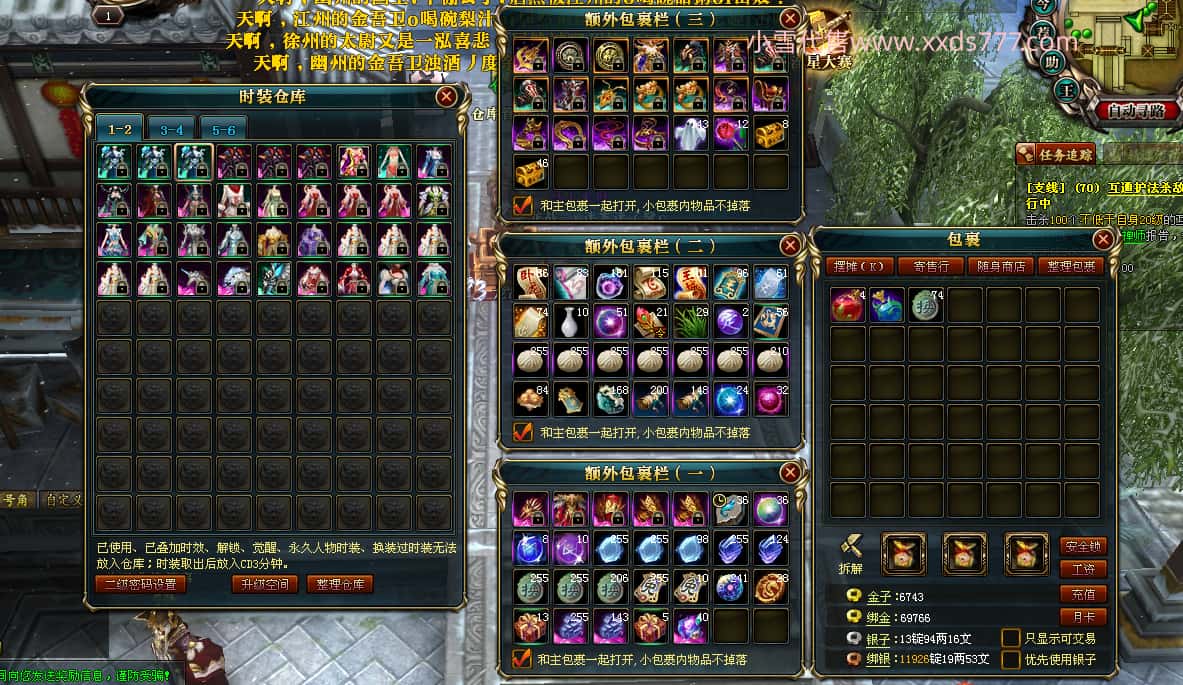Screen dimensions: 1183x685
Task: Open the 月卡 monthly card button
Action: [x=1083, y=617]
